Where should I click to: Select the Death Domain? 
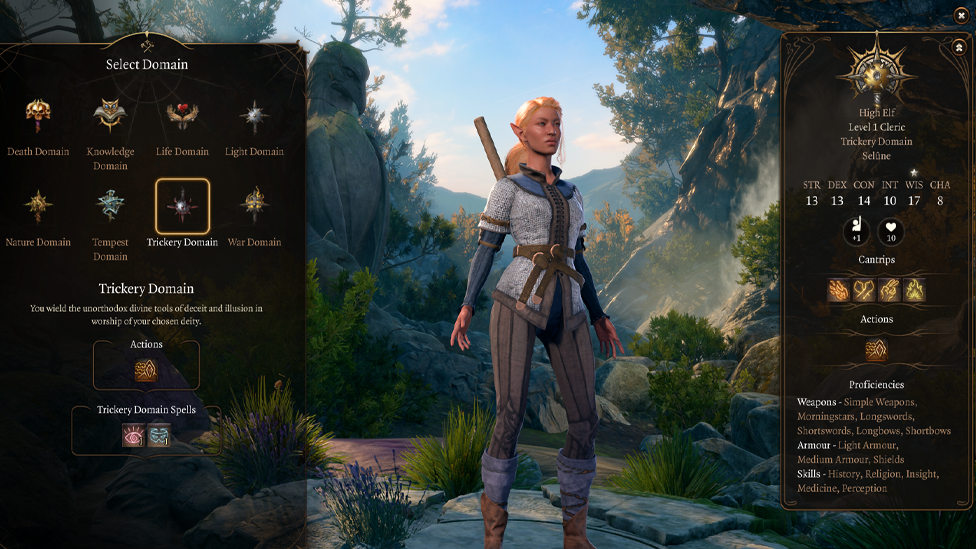pyautogui.click(x=38, y=116)
